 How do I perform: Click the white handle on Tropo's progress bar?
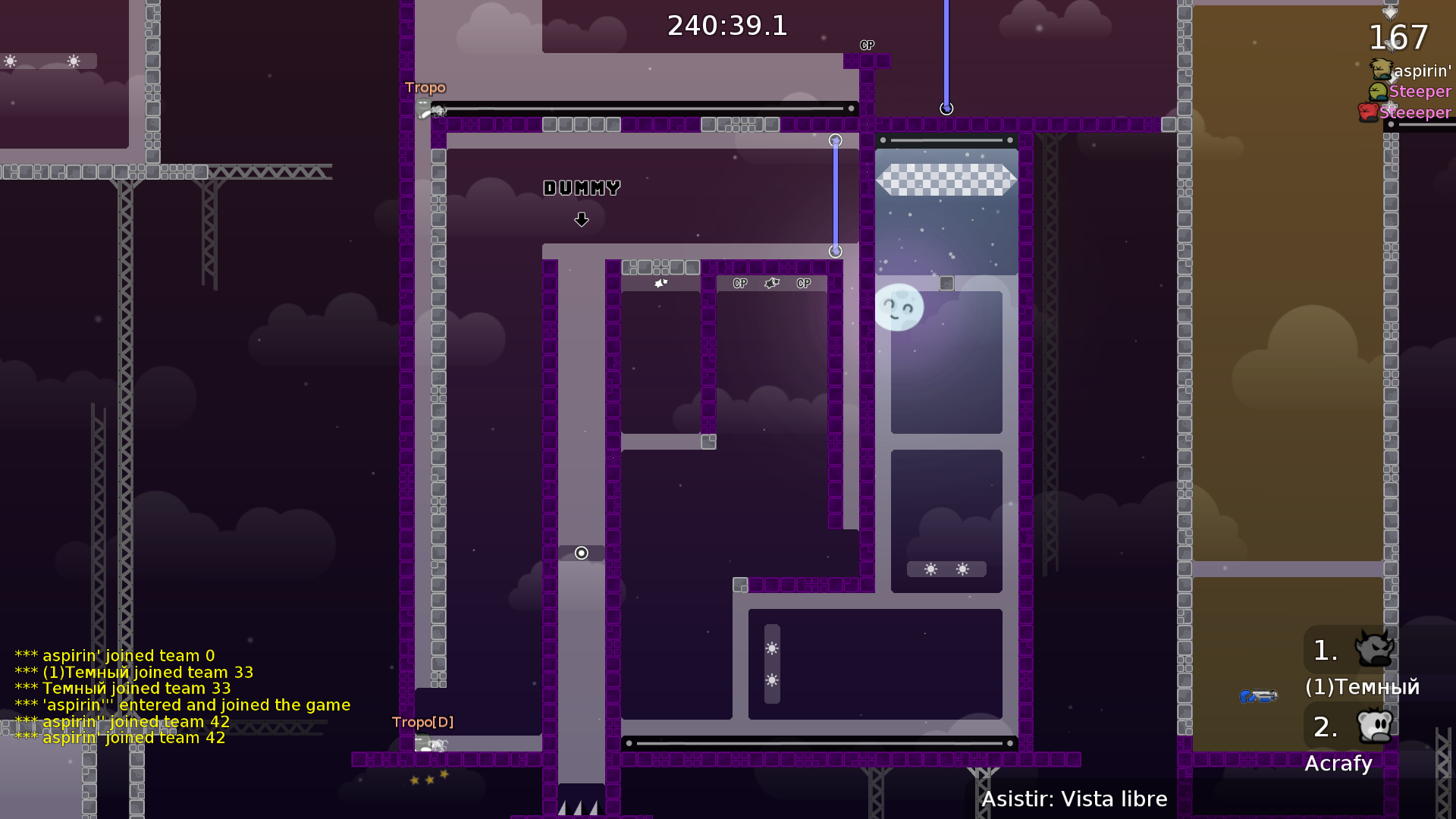click(851, 108)
